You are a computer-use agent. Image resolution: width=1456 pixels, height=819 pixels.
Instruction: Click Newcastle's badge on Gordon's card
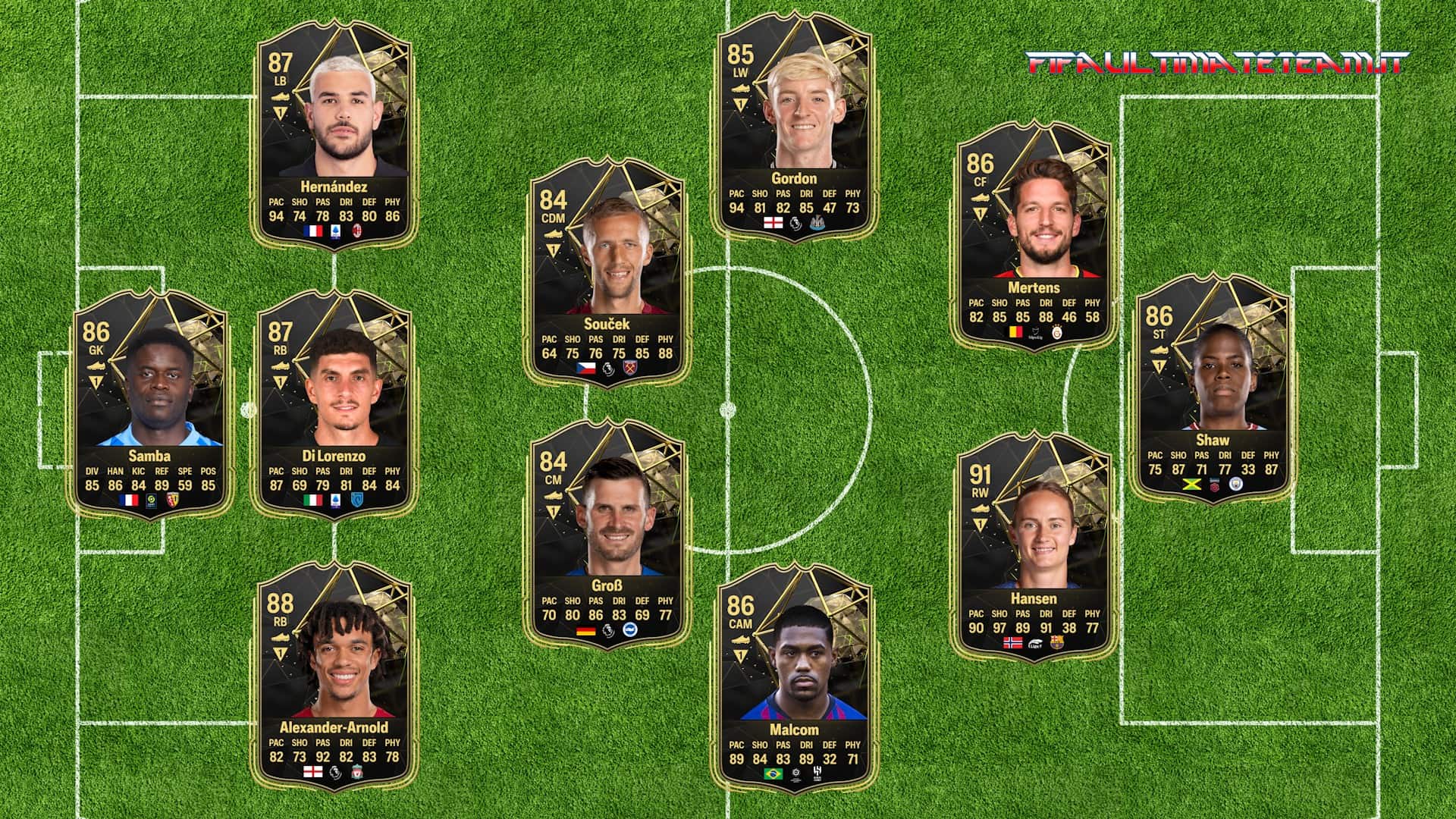pos(817,223)
